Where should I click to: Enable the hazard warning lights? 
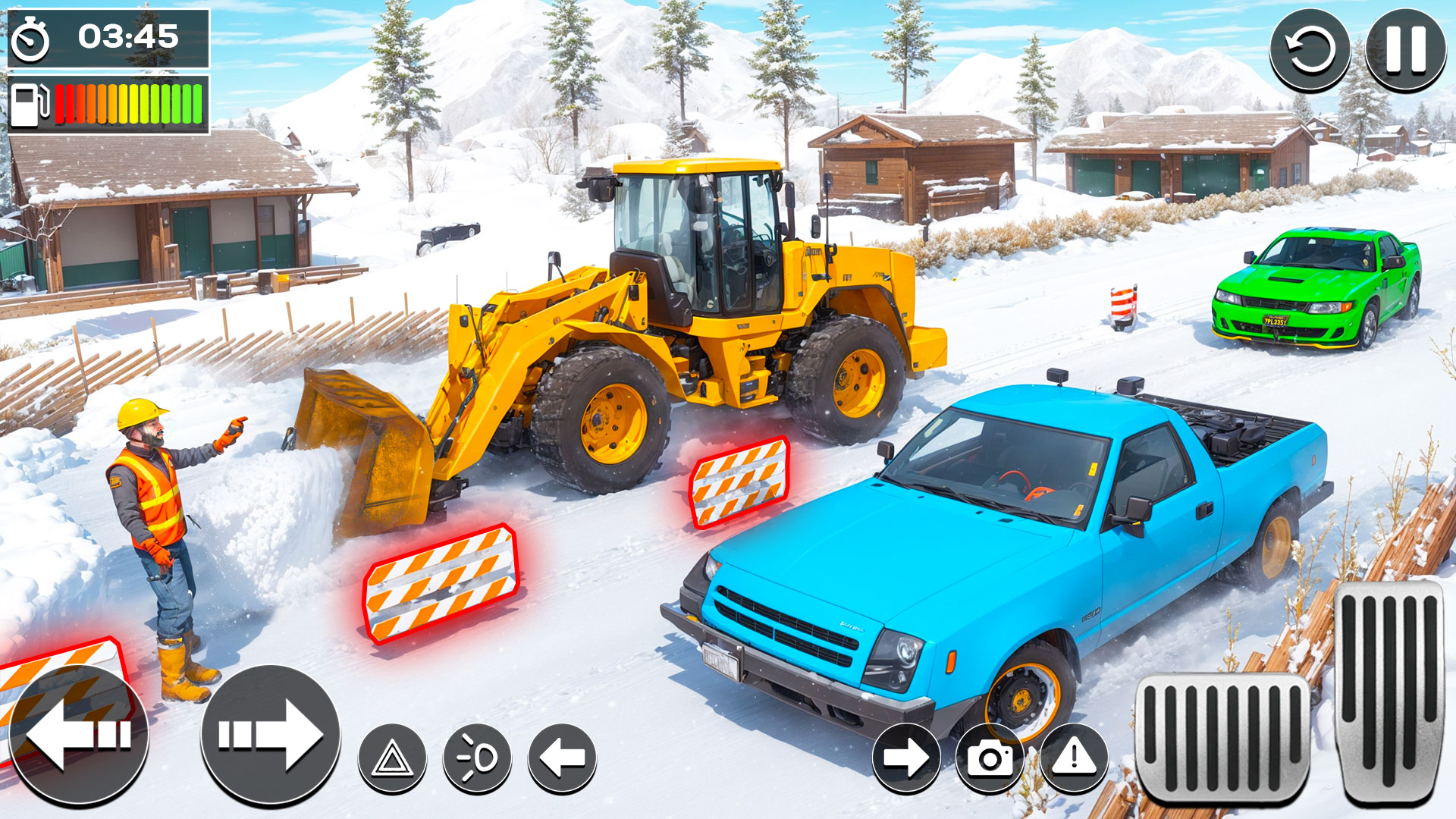393,757
